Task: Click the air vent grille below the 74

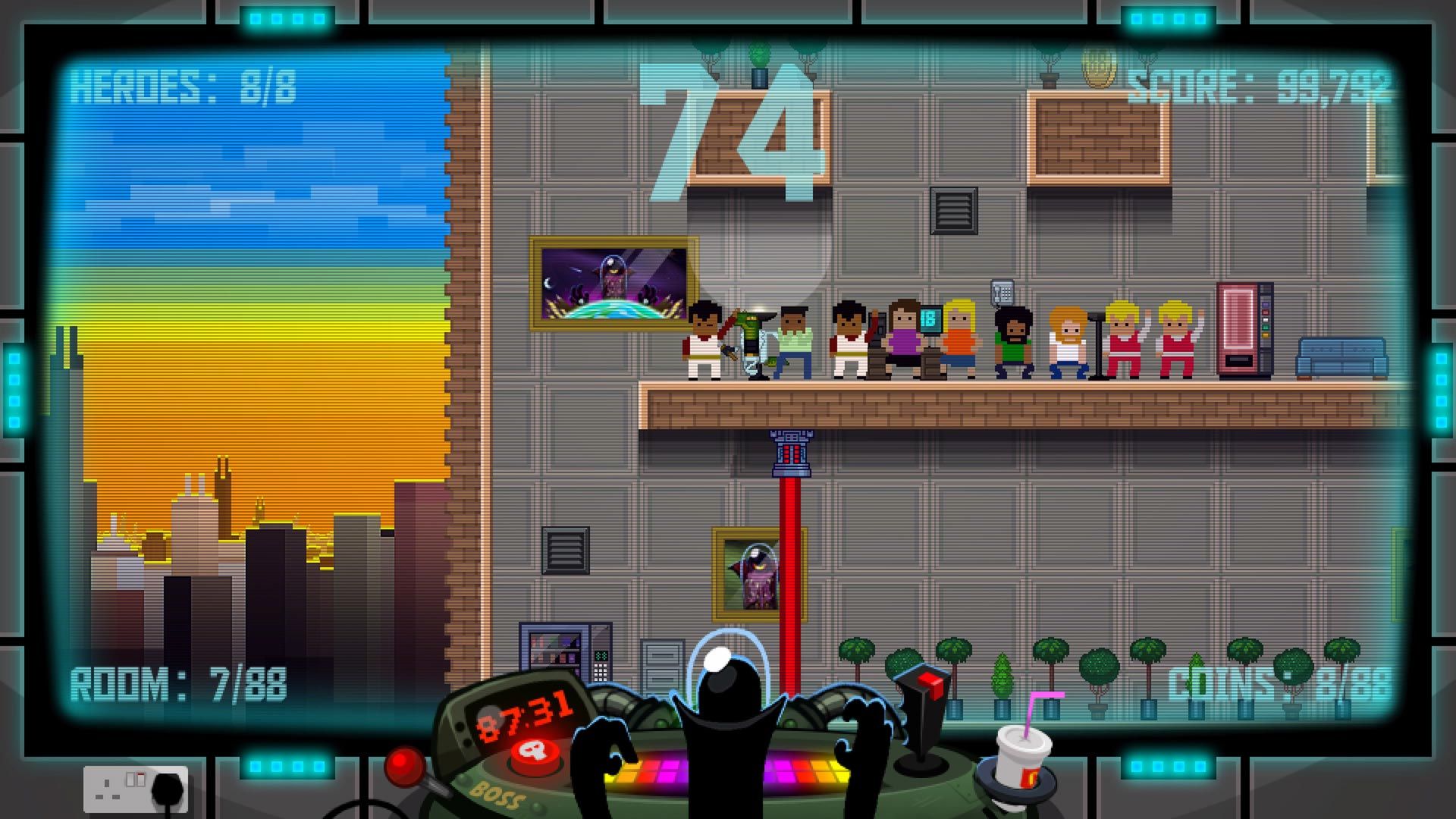Action: (953, 213)
